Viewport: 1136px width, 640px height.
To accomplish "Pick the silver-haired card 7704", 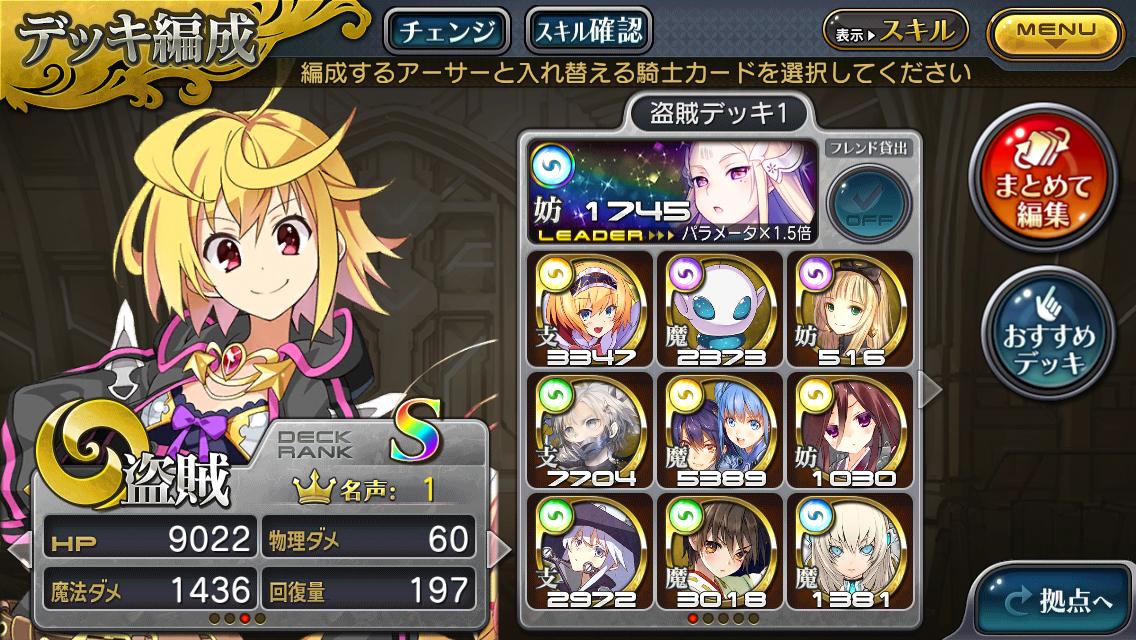I will coord(592,430).
